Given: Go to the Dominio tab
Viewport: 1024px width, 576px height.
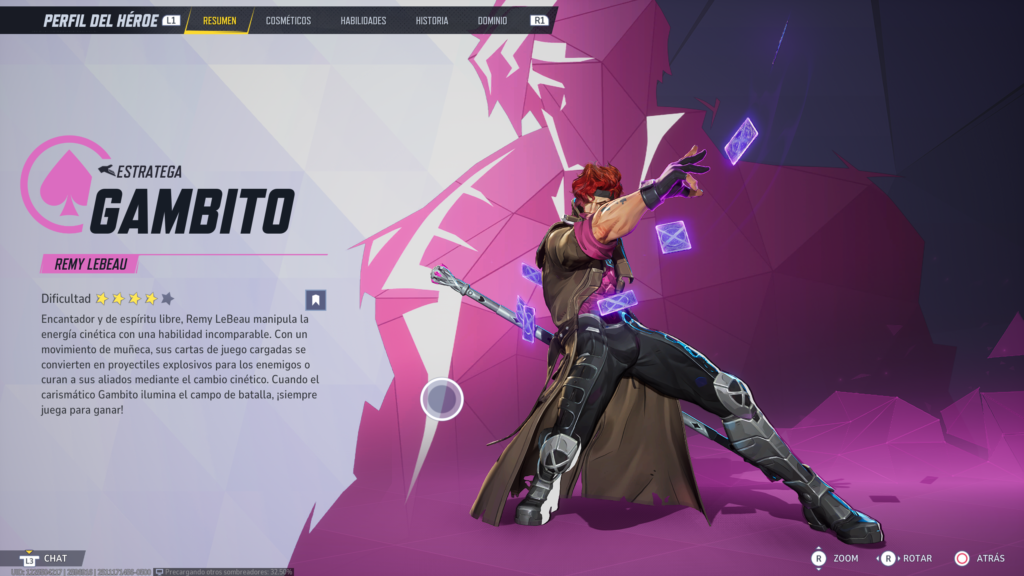Looking at the screenshot, I should pos(492,20).
